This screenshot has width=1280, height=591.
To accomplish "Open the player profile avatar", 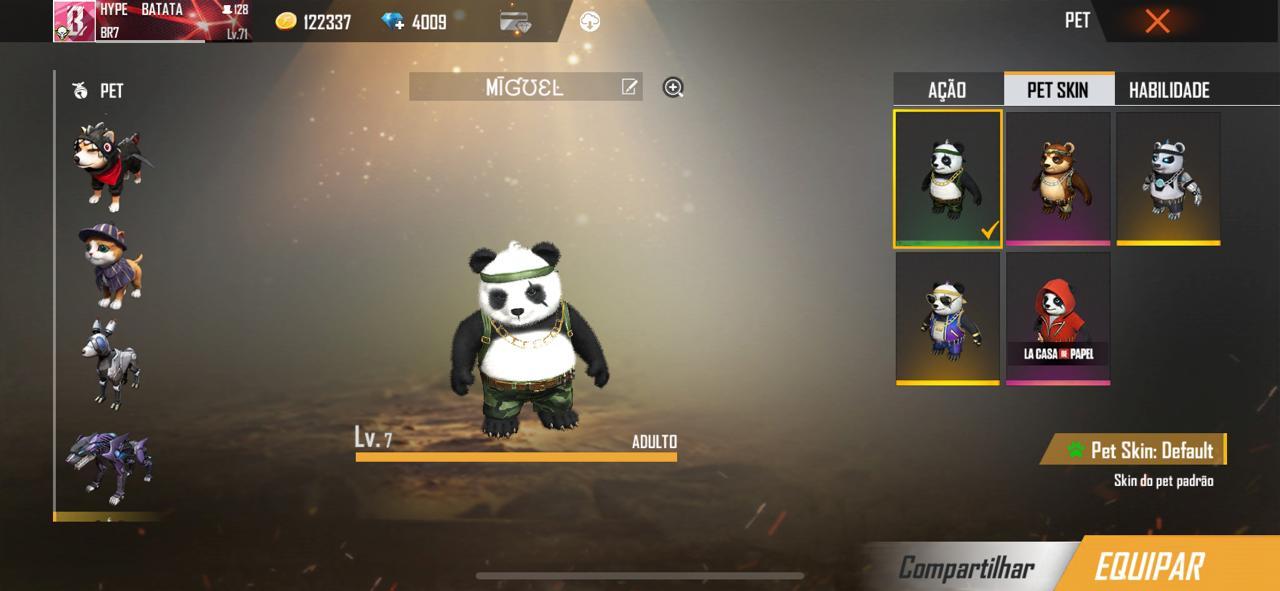I will pyautogui.click(x=74, y=21).
